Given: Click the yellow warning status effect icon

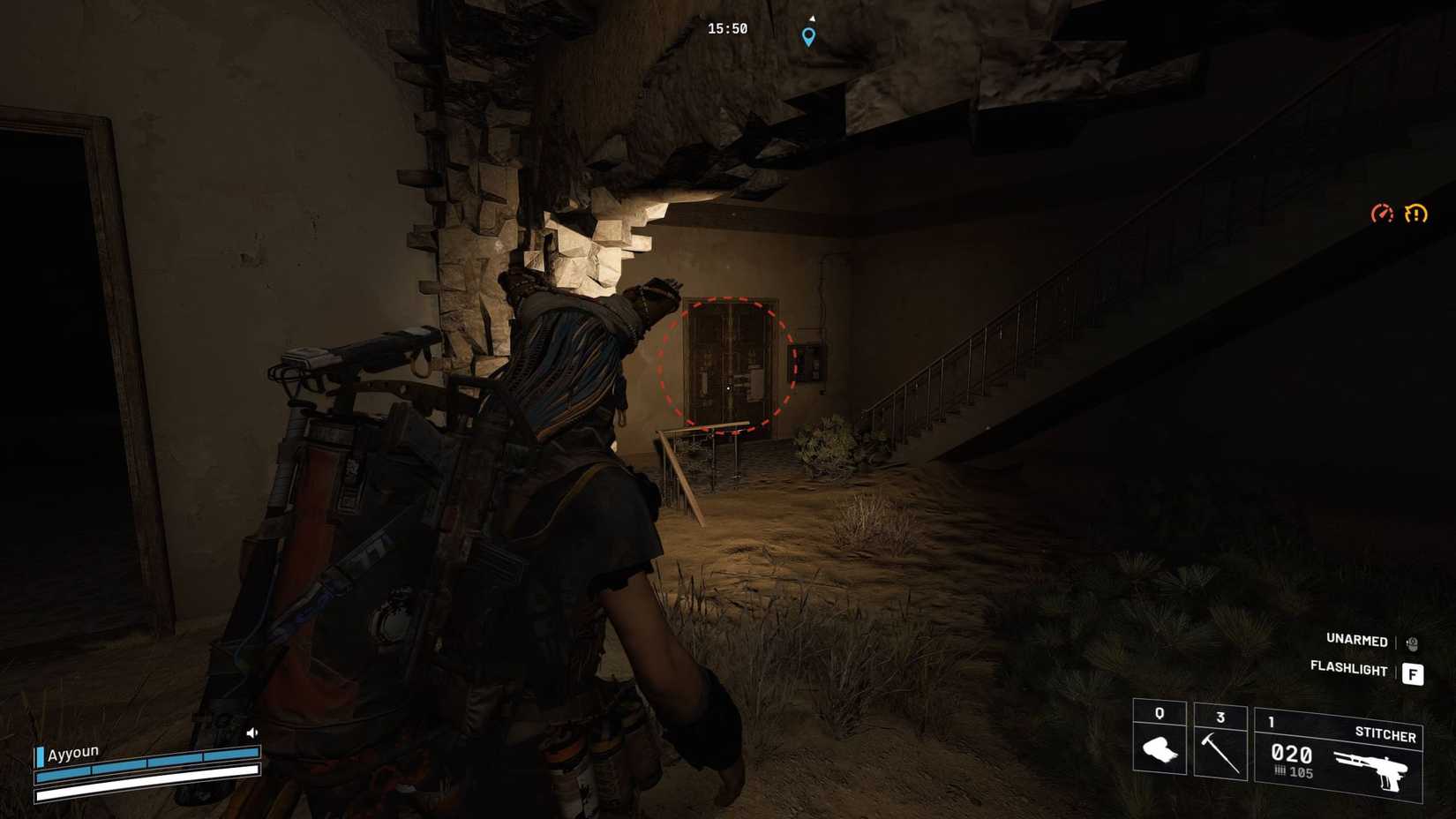Looking at the screenshot, I should coord(1414,213).
